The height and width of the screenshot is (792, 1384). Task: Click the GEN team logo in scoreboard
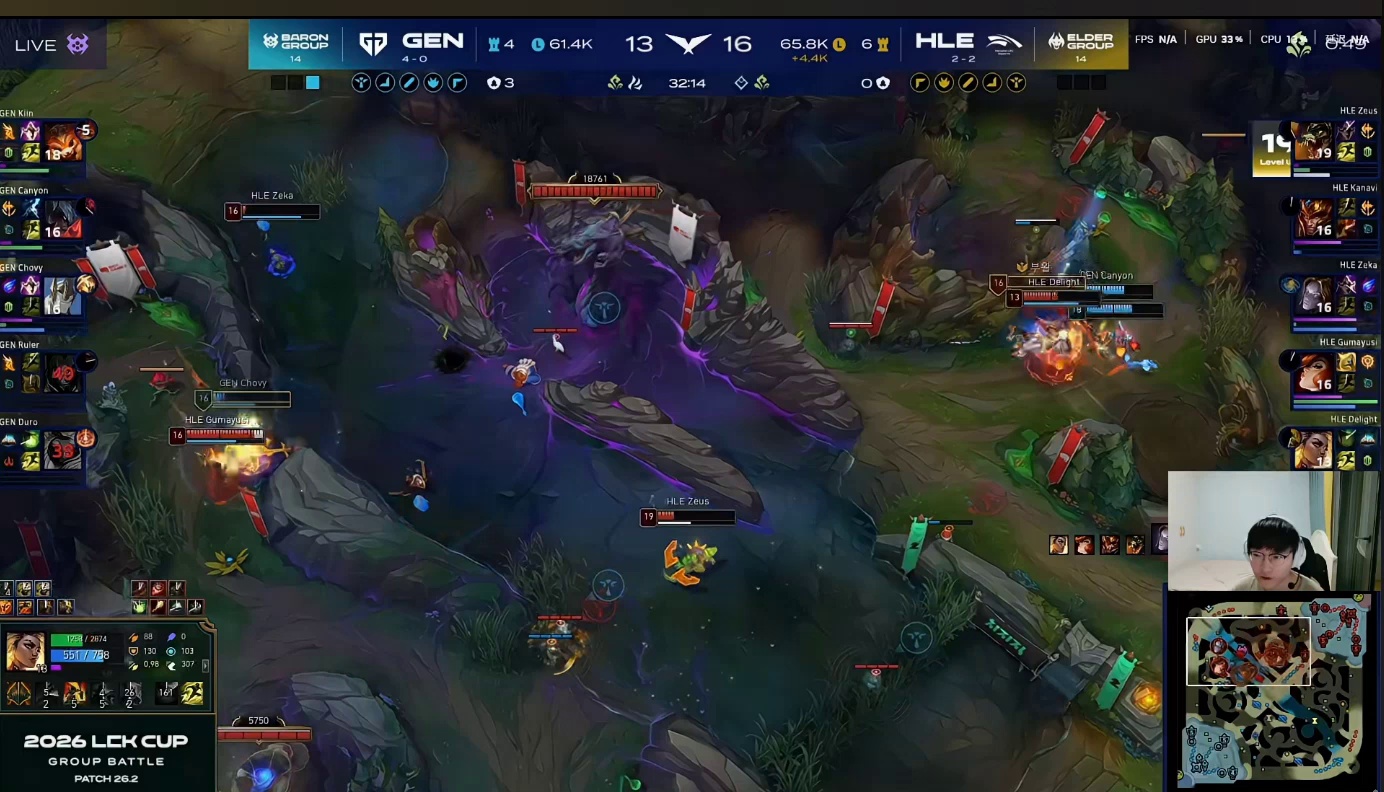[373, 44]
